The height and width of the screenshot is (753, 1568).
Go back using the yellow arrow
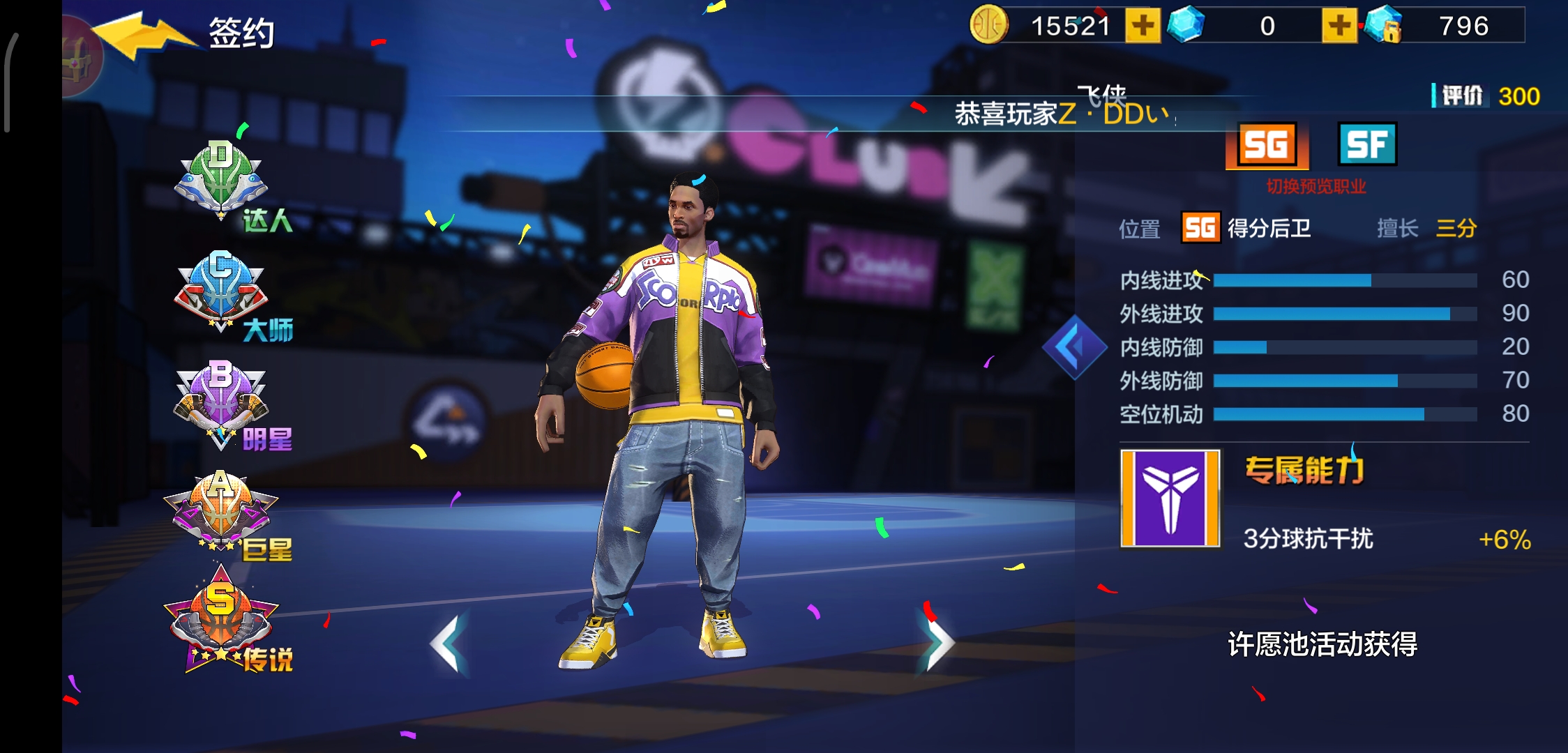pos(143,36)
